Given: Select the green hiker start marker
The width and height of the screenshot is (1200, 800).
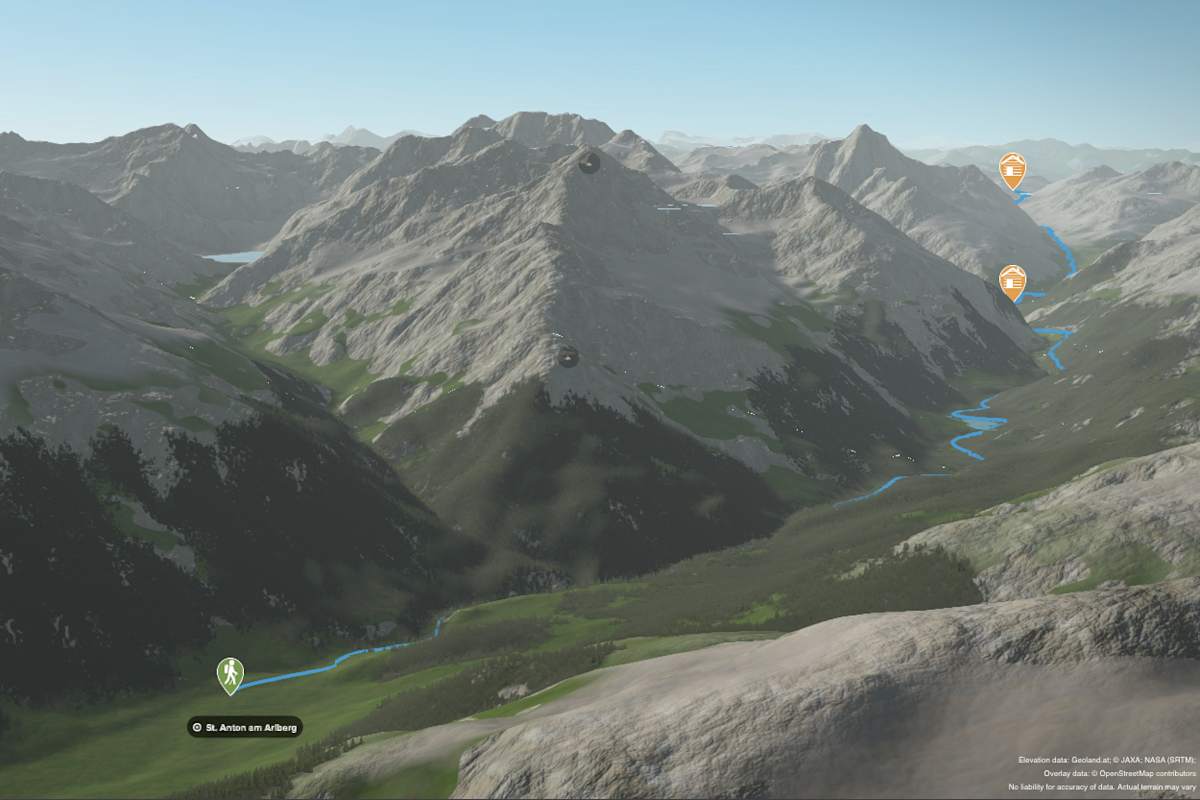Looking at the screenshot, I should click(230, 674).
